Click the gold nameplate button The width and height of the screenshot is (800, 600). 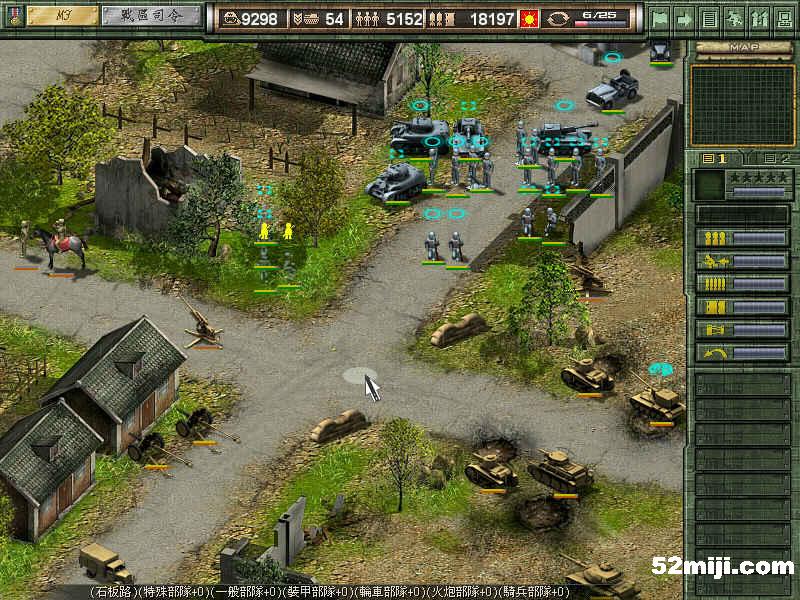click(62, 16)
